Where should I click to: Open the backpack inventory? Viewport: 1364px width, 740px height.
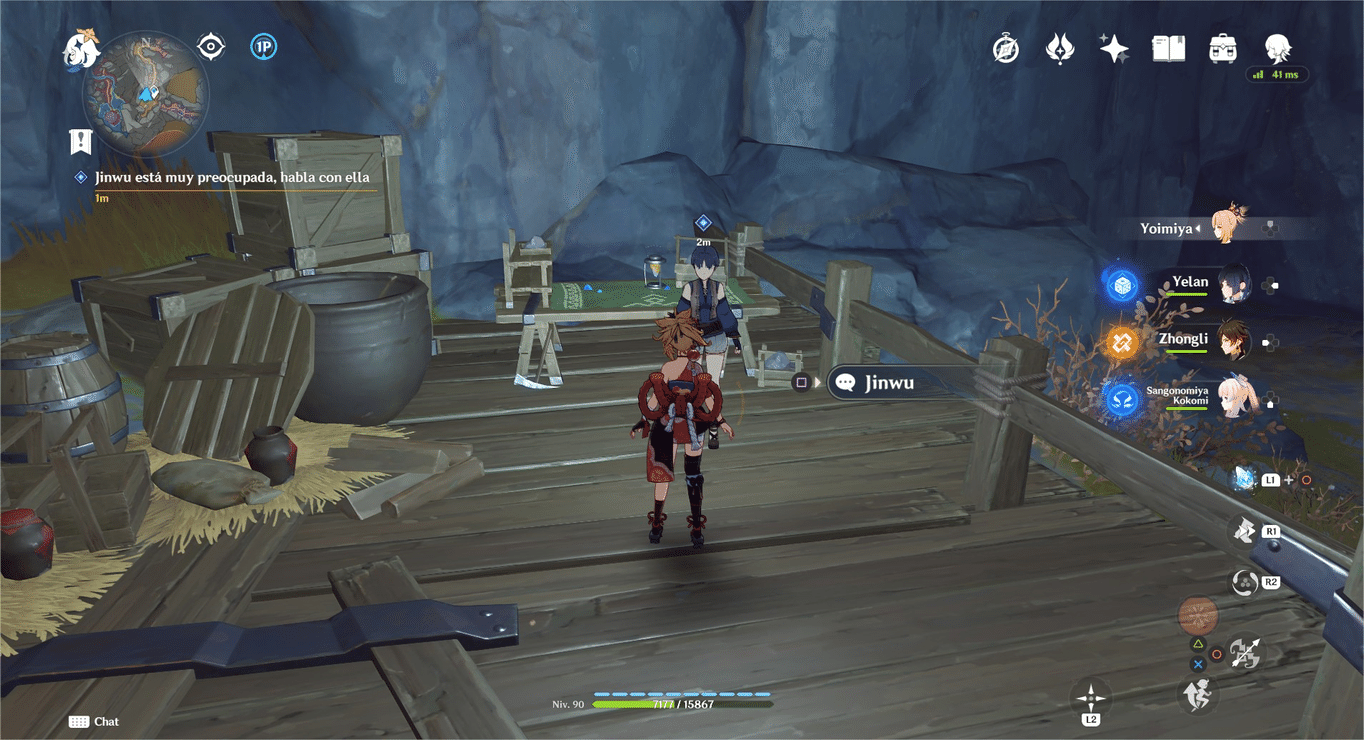click(x=1222, y=48)
